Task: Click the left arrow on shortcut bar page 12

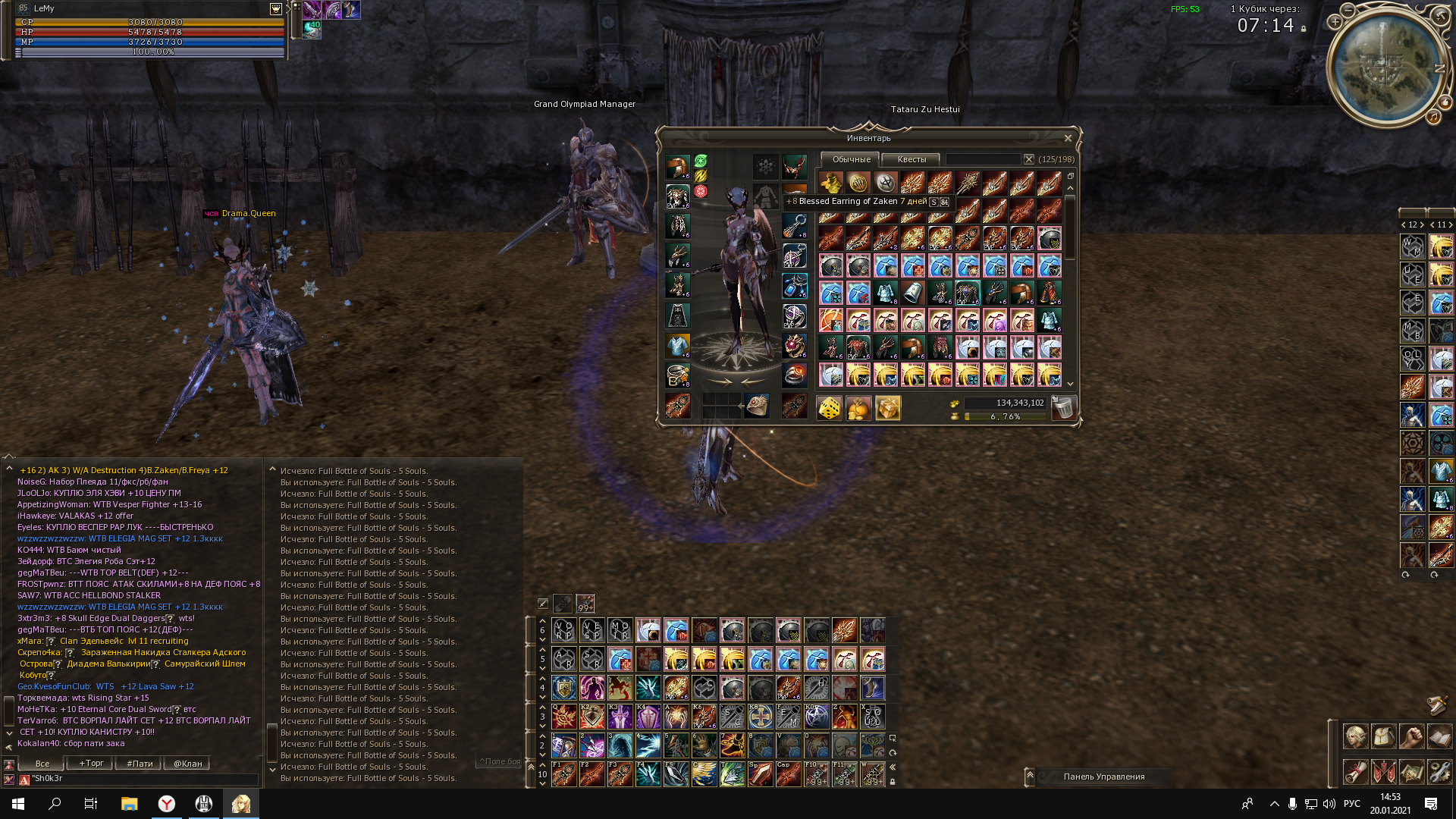Action: [x=1404, y=224]
